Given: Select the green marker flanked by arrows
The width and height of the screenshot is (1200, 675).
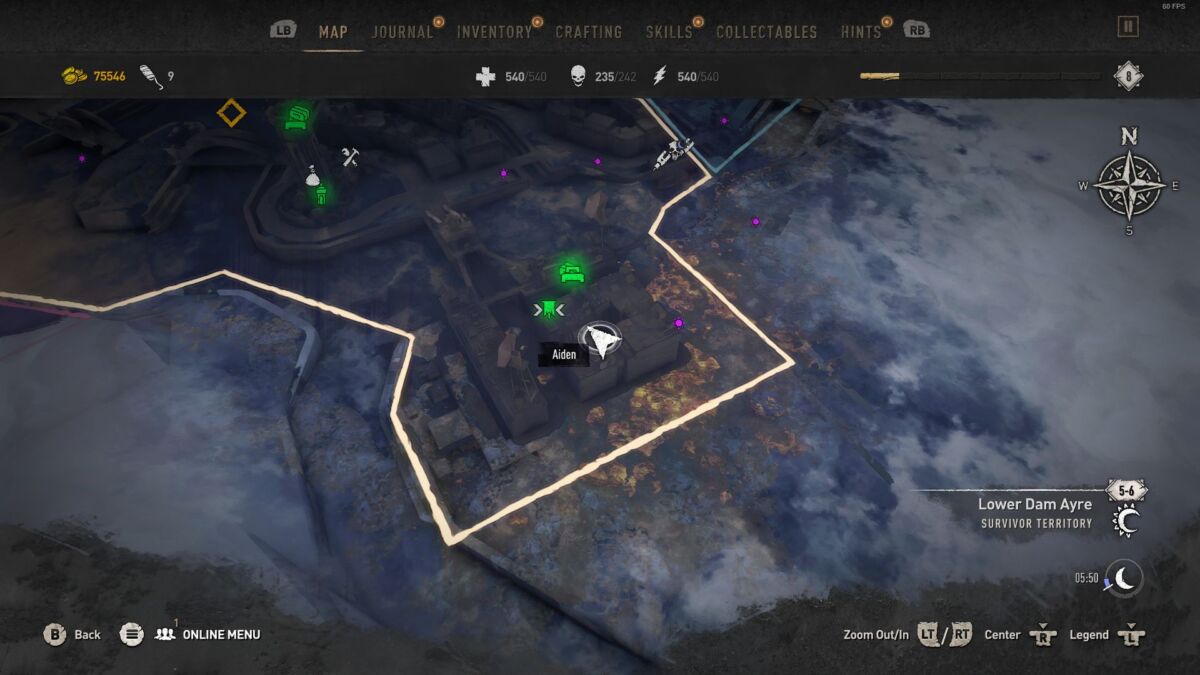Looking at the screenshot, I should [x=548, y=310].
